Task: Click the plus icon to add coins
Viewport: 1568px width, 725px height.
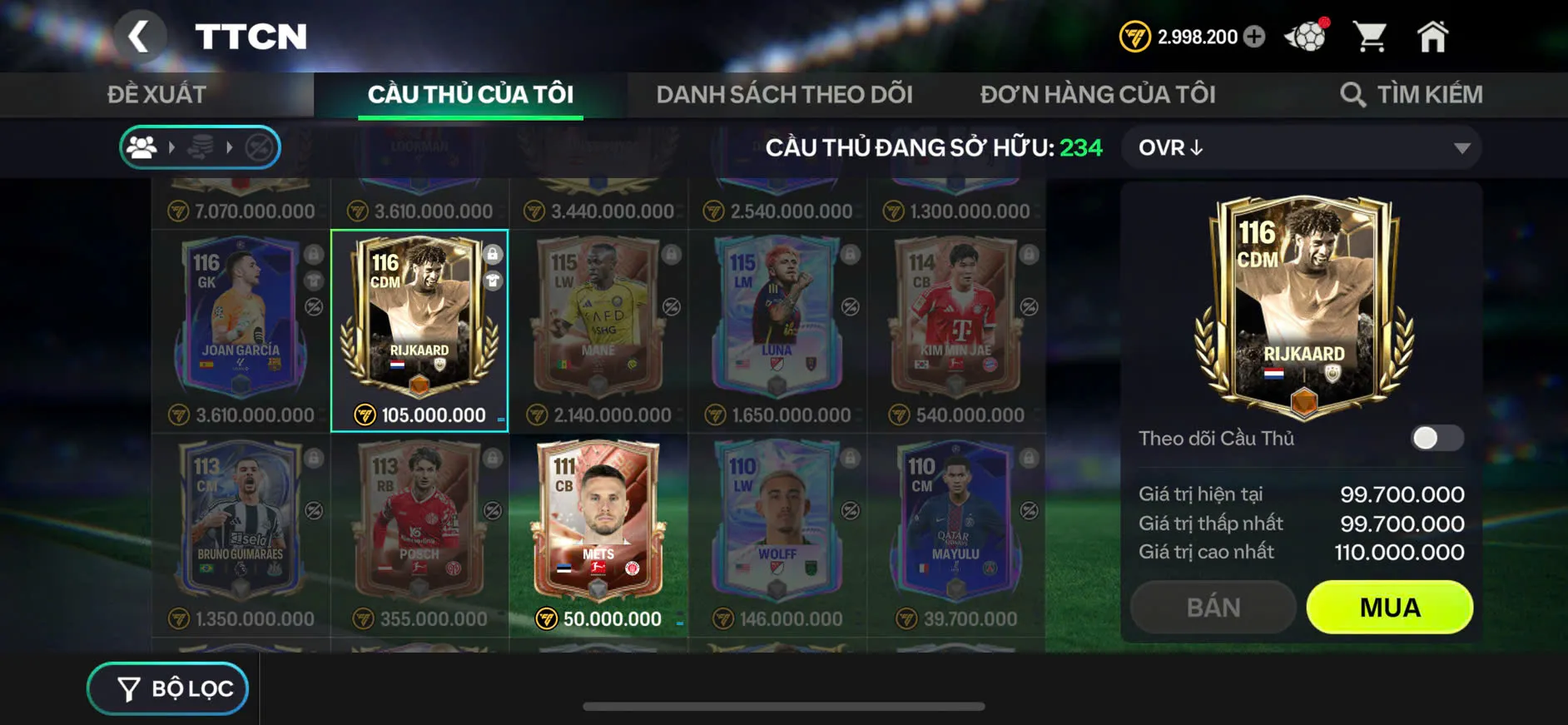Action: [1255, 37]
